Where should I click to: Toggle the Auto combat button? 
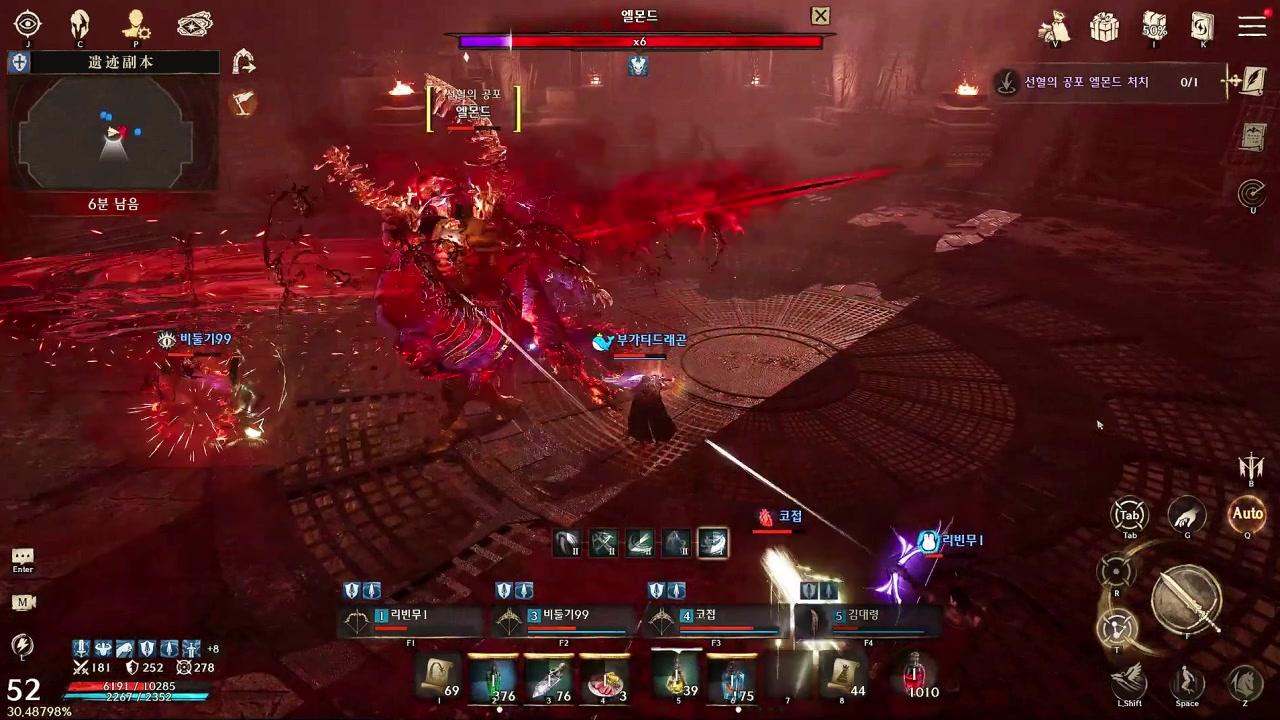[1247, 514]
